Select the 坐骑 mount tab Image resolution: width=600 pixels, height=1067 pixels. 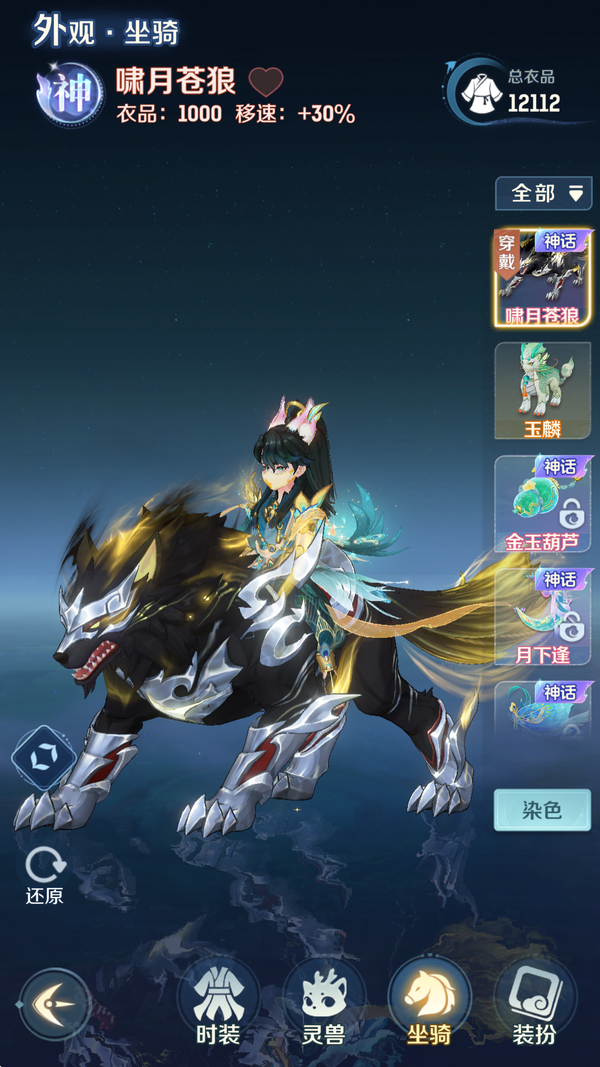pos(429,1001)
